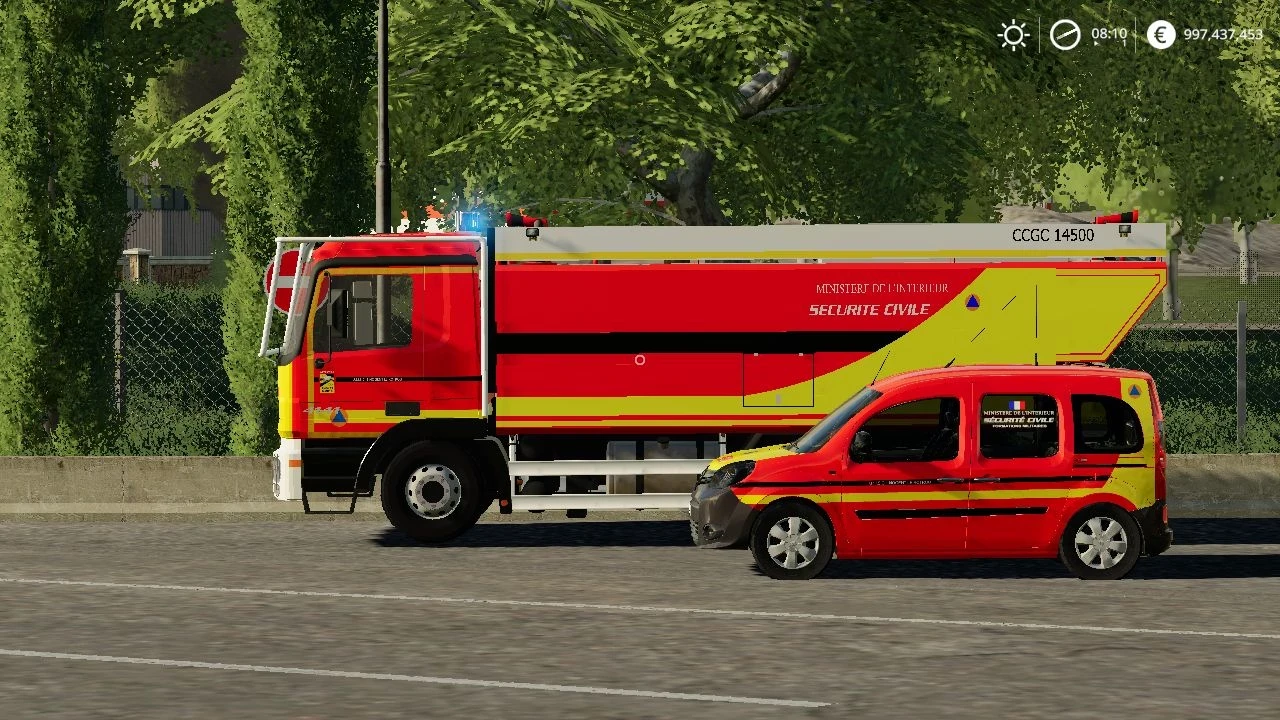Screen dimensions: 1280x720
Task: Click the euro currency symbol
Action: (x=1159, y=35)
